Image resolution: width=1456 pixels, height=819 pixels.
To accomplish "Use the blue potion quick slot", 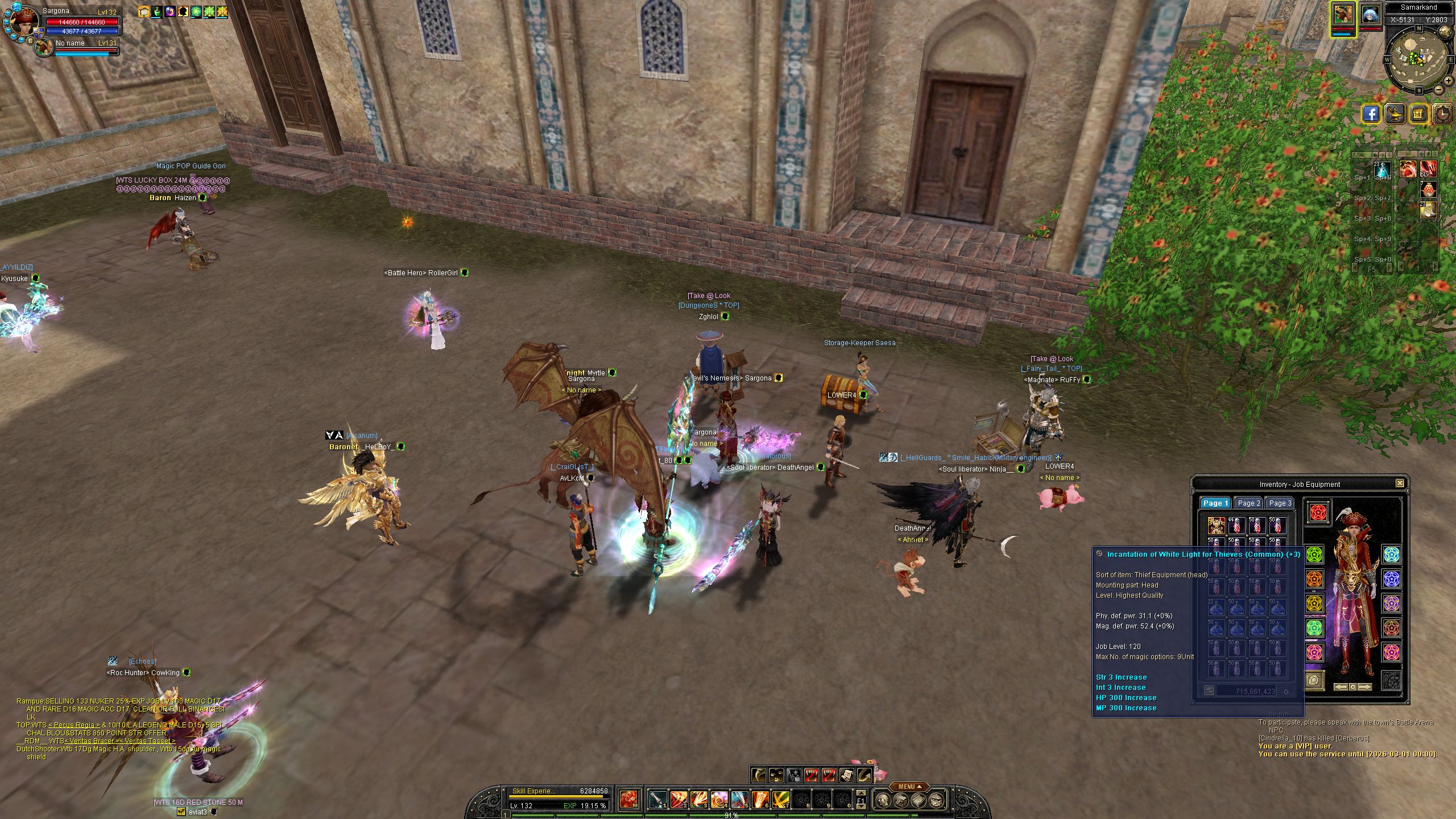I will (1382, 169).
